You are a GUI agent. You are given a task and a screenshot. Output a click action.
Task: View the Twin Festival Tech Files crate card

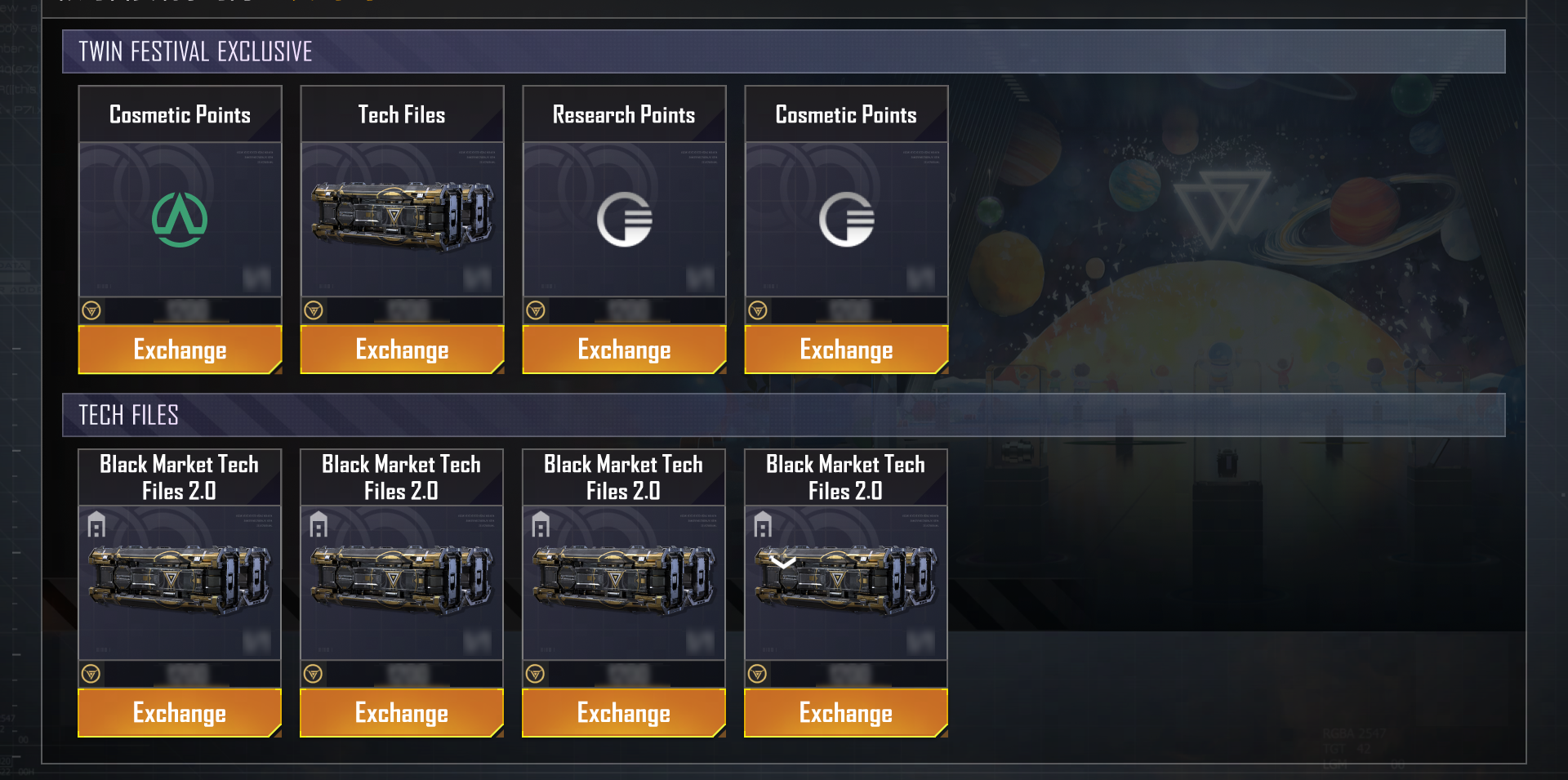[x=402, y=219]
